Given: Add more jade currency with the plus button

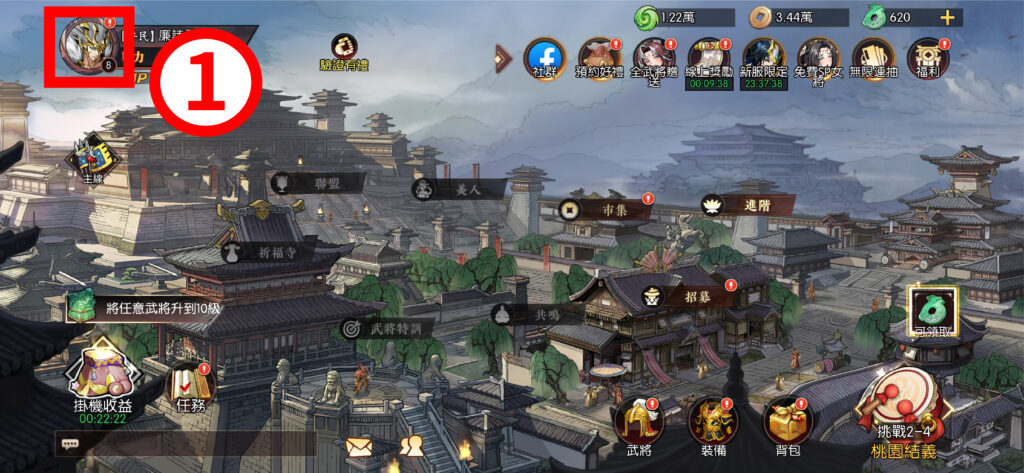Looking at the screenshot, I should tap(946, 17).
